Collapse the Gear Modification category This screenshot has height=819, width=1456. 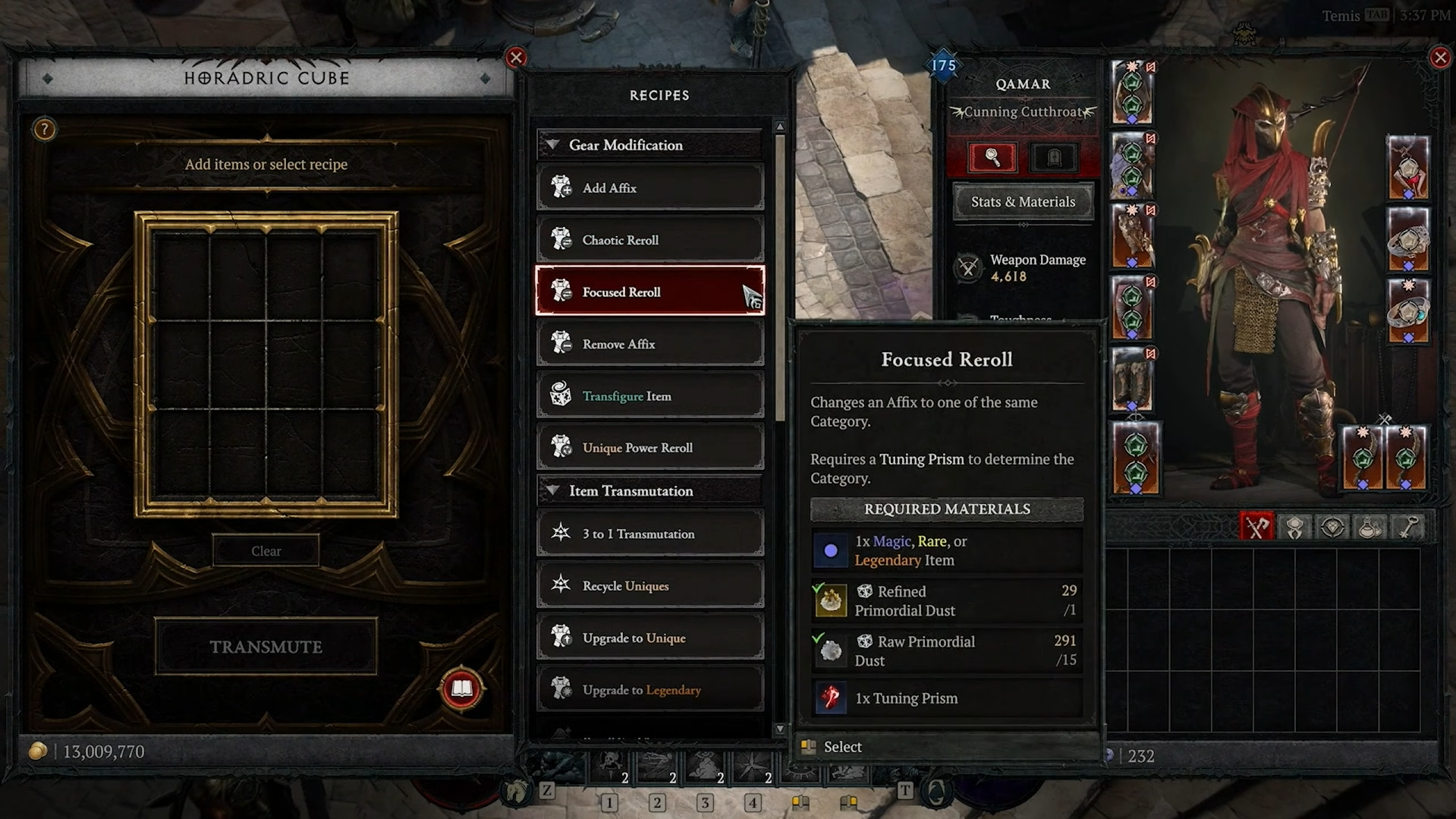pos(554,145)
